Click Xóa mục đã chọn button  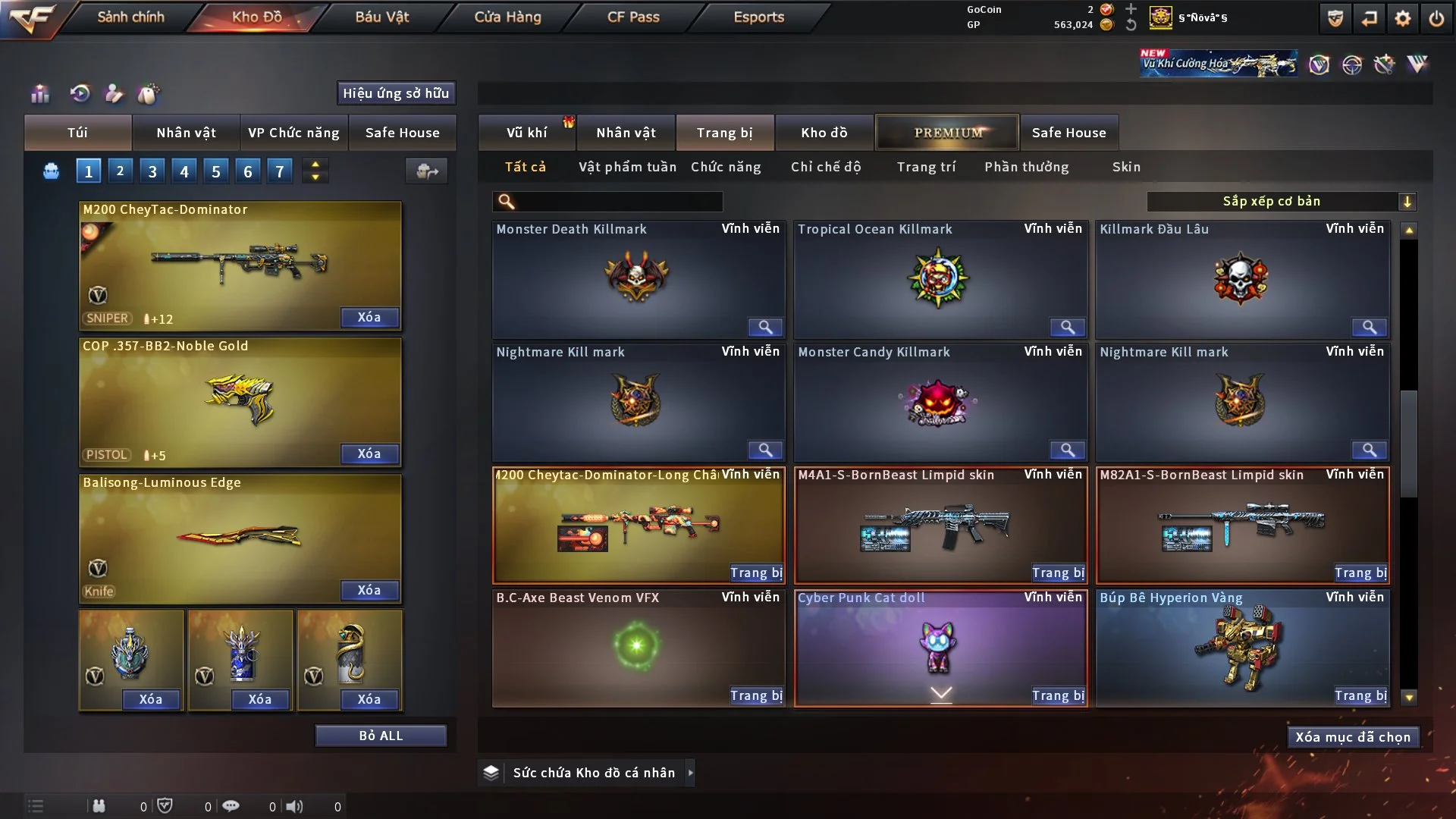pyautogui.click(x=1353, y=737)
